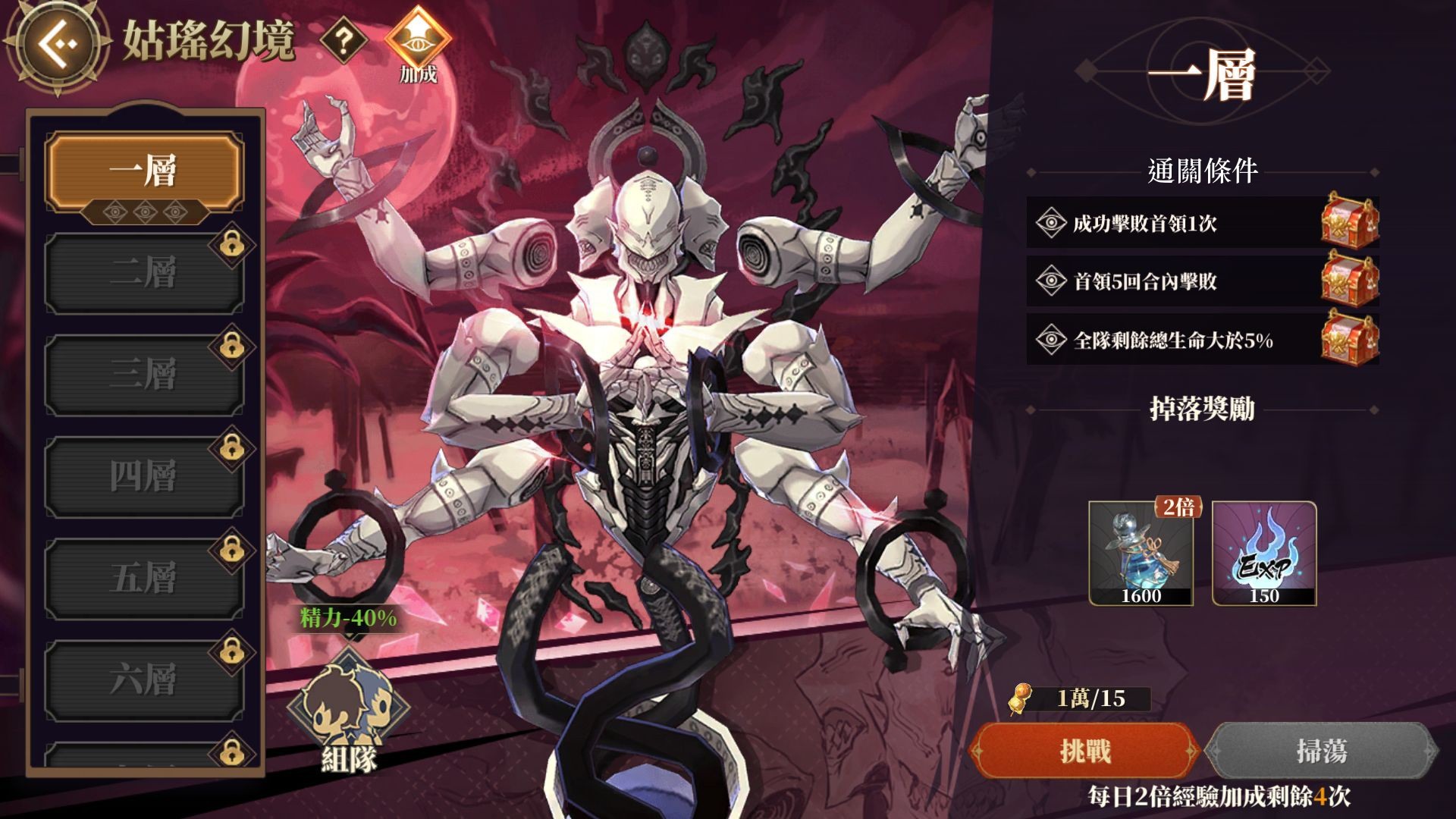The height and width of the screenshot is (819, 1456).
Task: View chest for 全隊剩餘總生命大於5% condition
Action: [x=1349, y=338]
